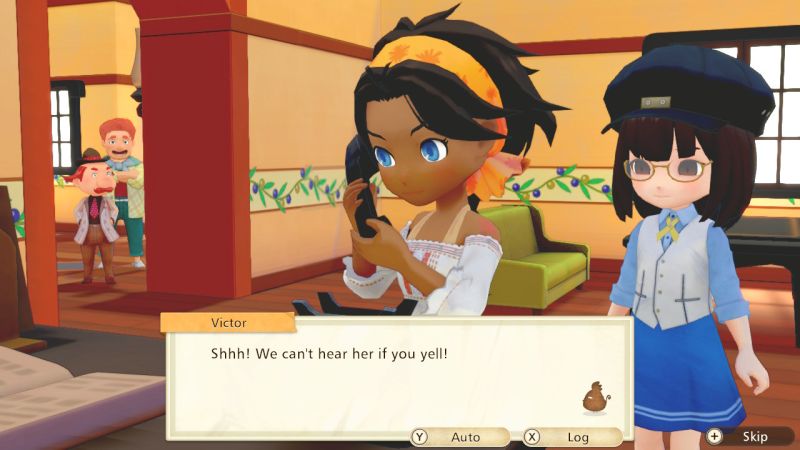Screen dimensions: 800x450
Task: Skip the cutscene
Action: [746, 437]
